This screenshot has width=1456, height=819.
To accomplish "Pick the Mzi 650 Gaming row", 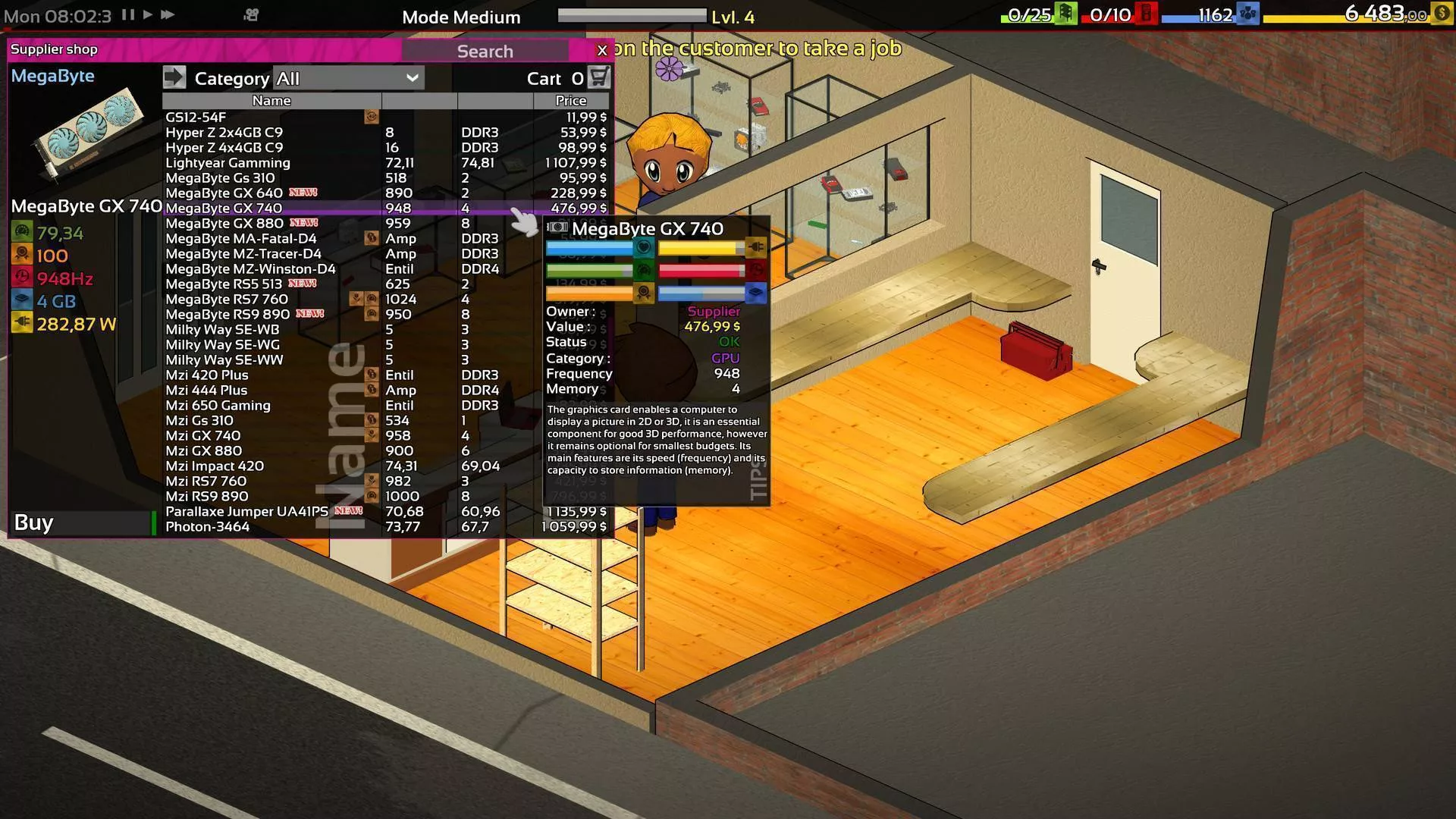I will pyautogui.click(x=218, y=406).
